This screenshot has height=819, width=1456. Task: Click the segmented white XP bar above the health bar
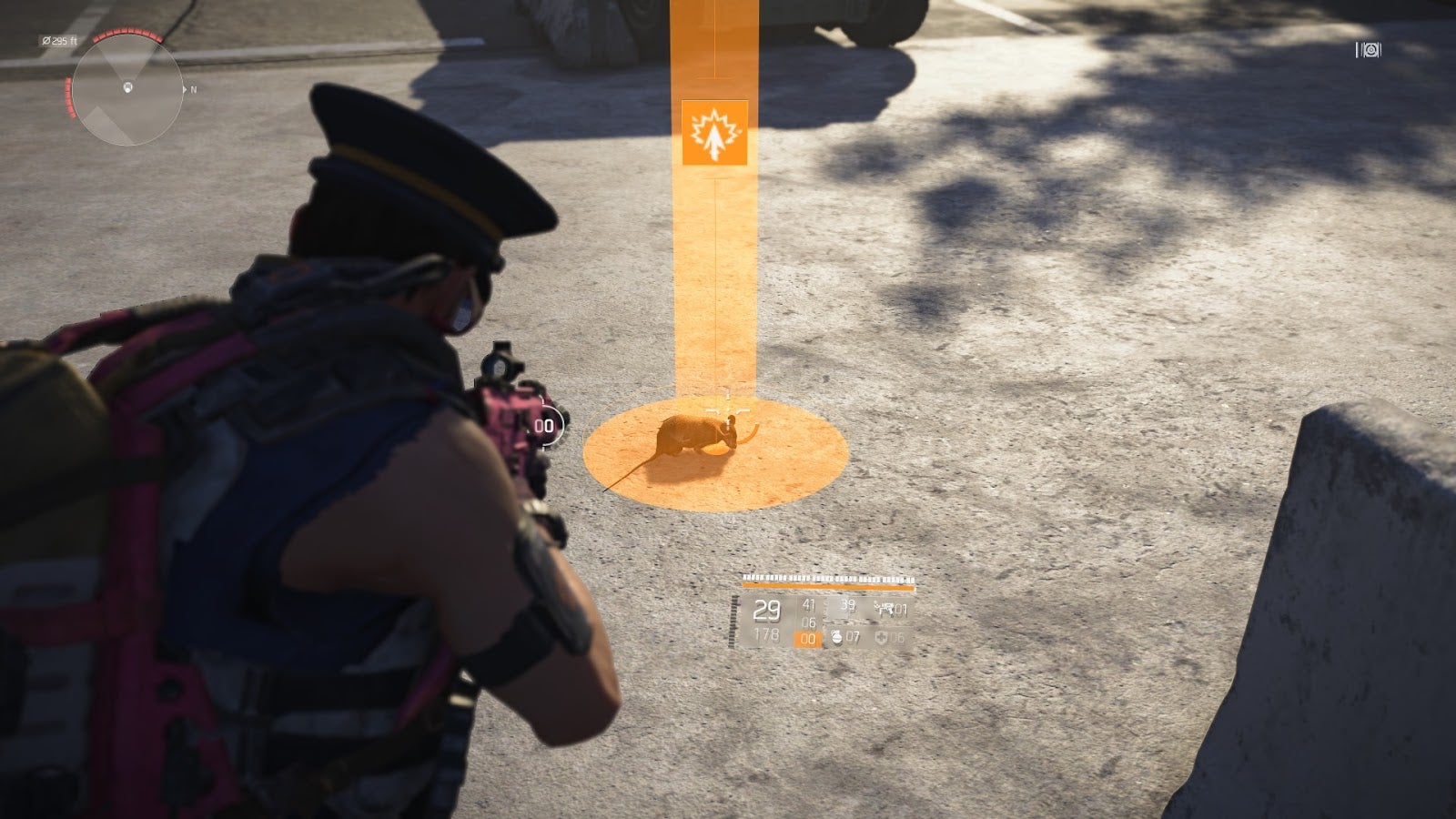826,577
